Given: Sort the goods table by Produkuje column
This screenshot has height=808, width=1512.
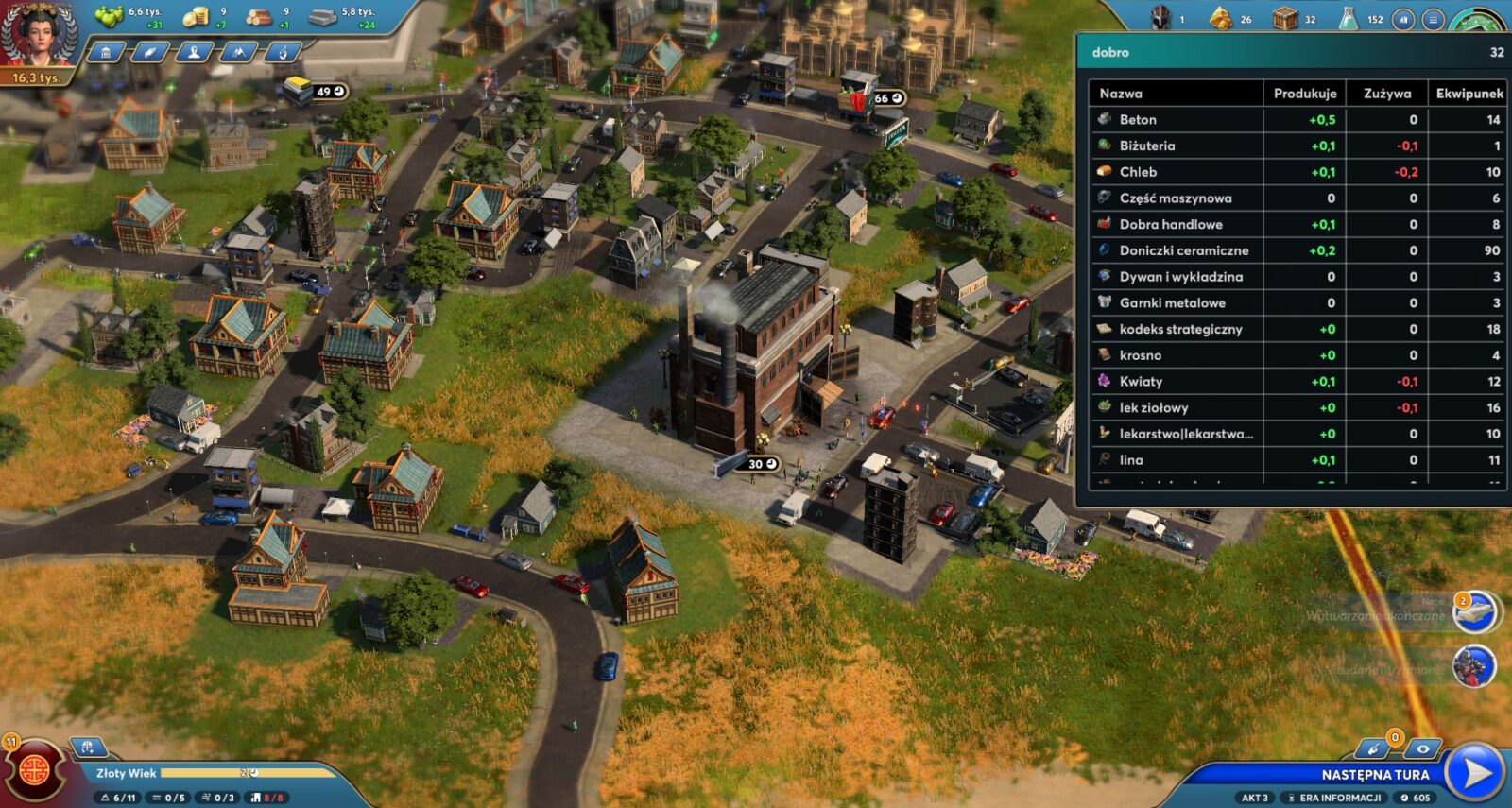Looking at the screenshot, I should [1304, 94].
